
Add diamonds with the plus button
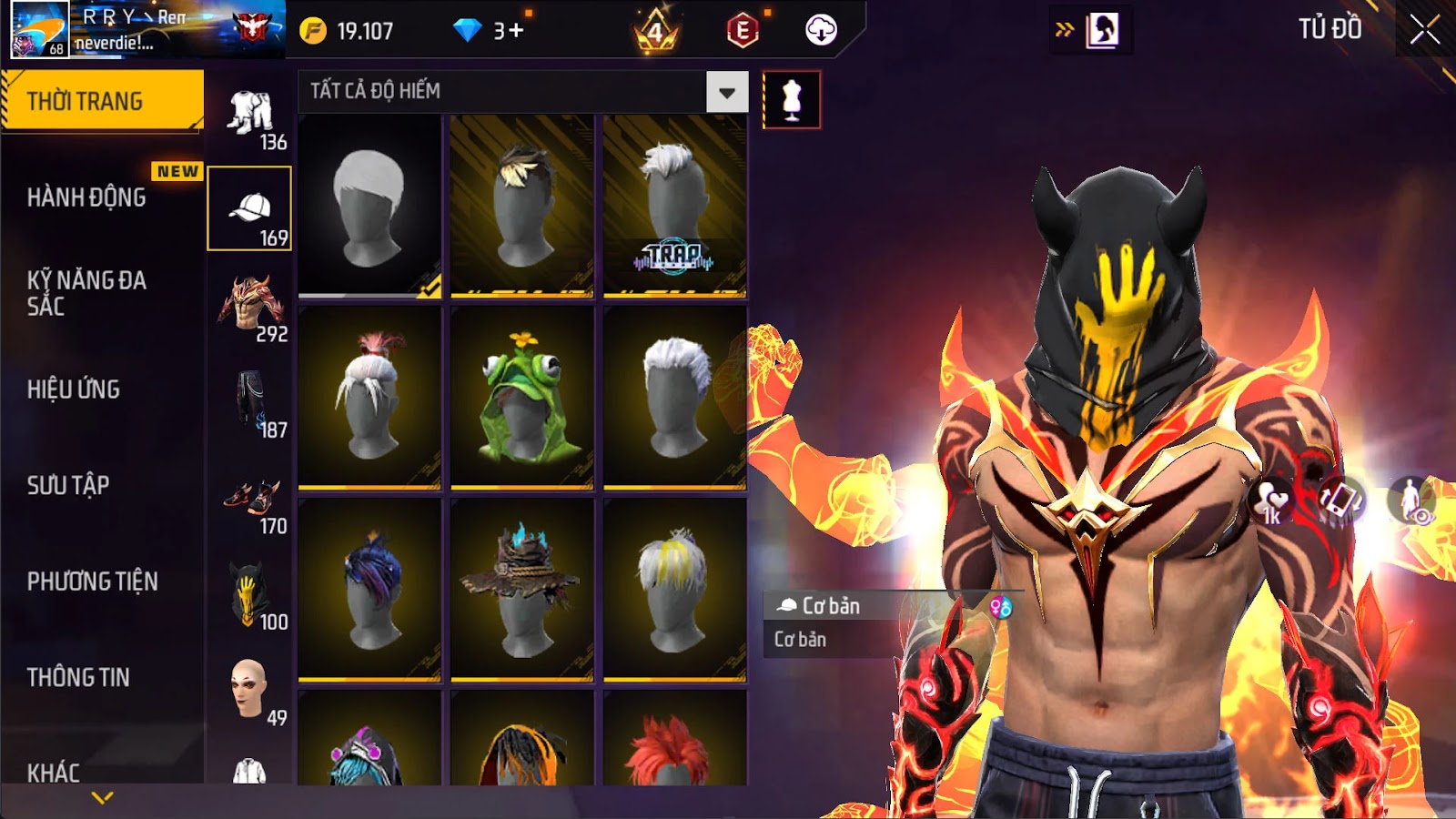pos(516,31)
